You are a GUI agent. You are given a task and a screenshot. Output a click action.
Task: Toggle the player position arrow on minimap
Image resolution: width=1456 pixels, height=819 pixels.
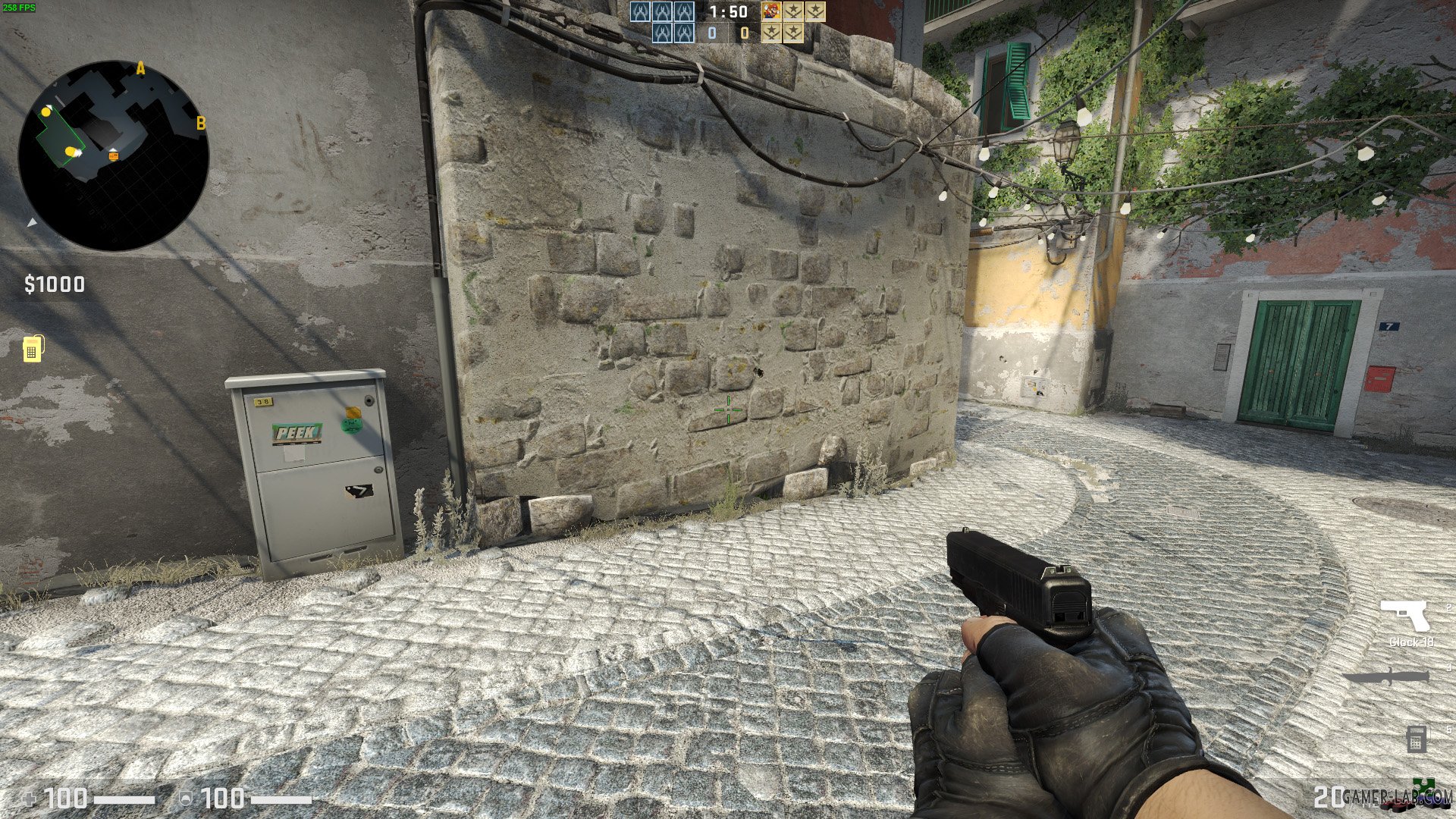point(30,224)
